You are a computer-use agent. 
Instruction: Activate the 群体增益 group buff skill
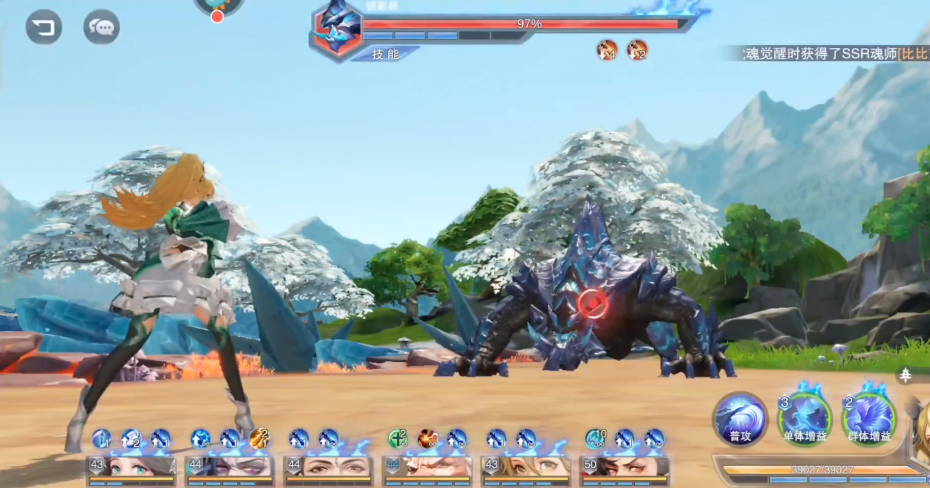coord(868,417)
